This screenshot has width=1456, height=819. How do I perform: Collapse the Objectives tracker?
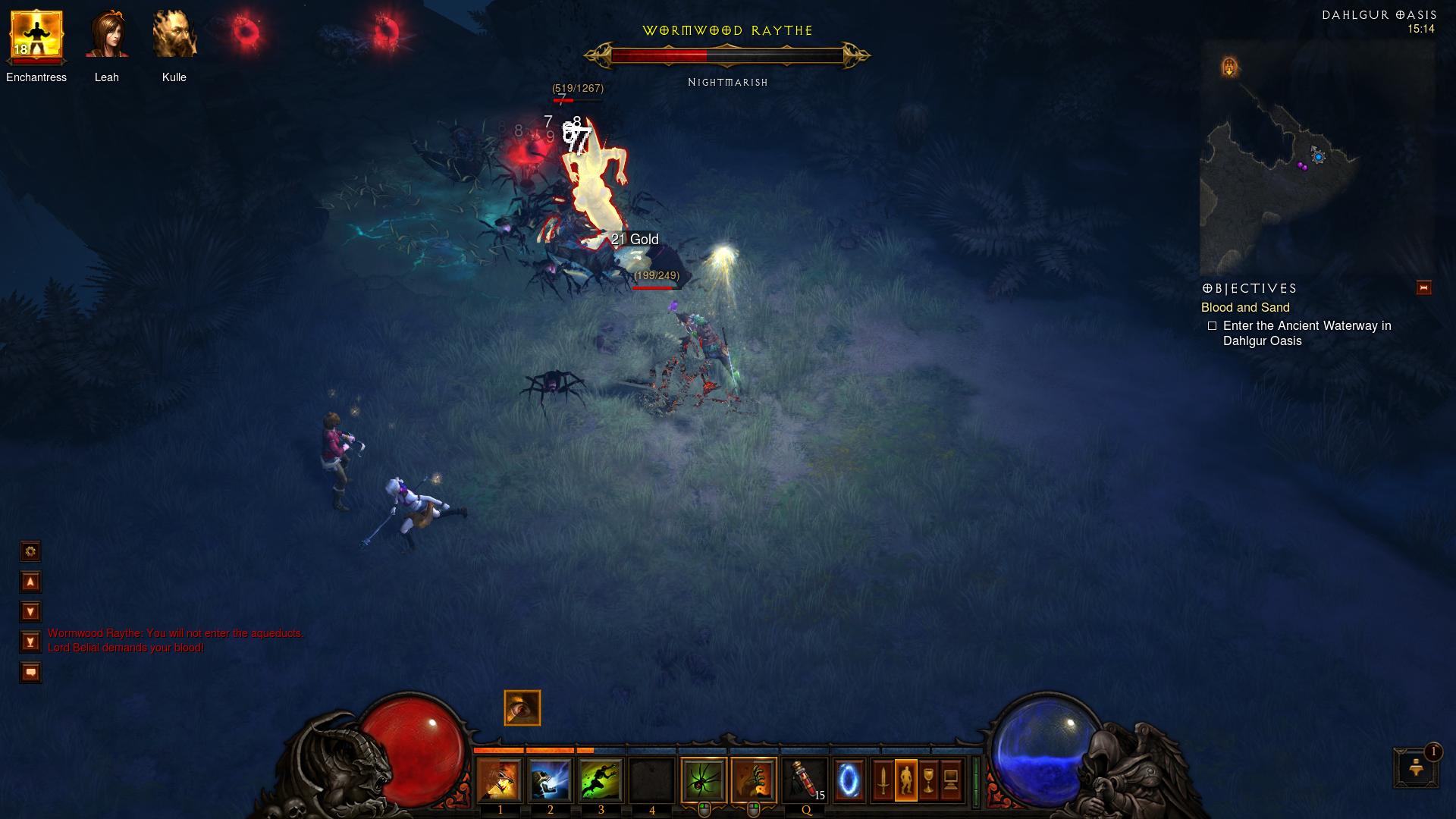[x=1423, y=287]
